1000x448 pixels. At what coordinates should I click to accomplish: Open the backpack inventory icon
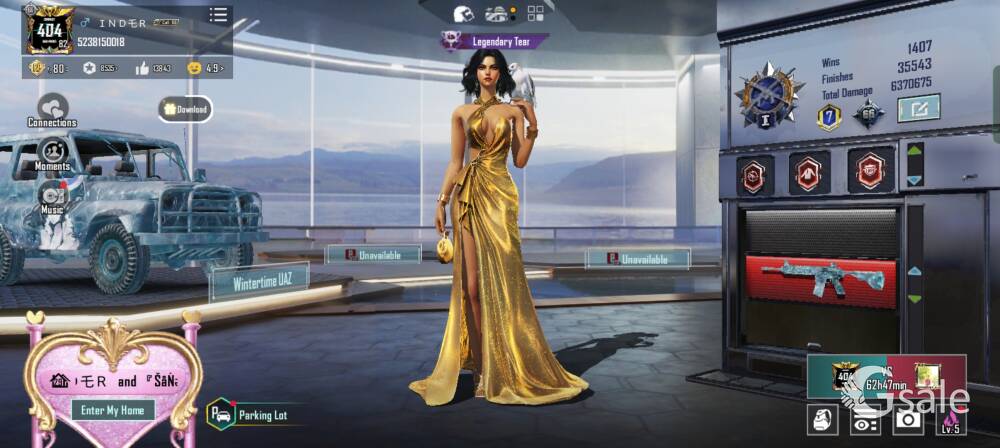(x=822, y=421)
